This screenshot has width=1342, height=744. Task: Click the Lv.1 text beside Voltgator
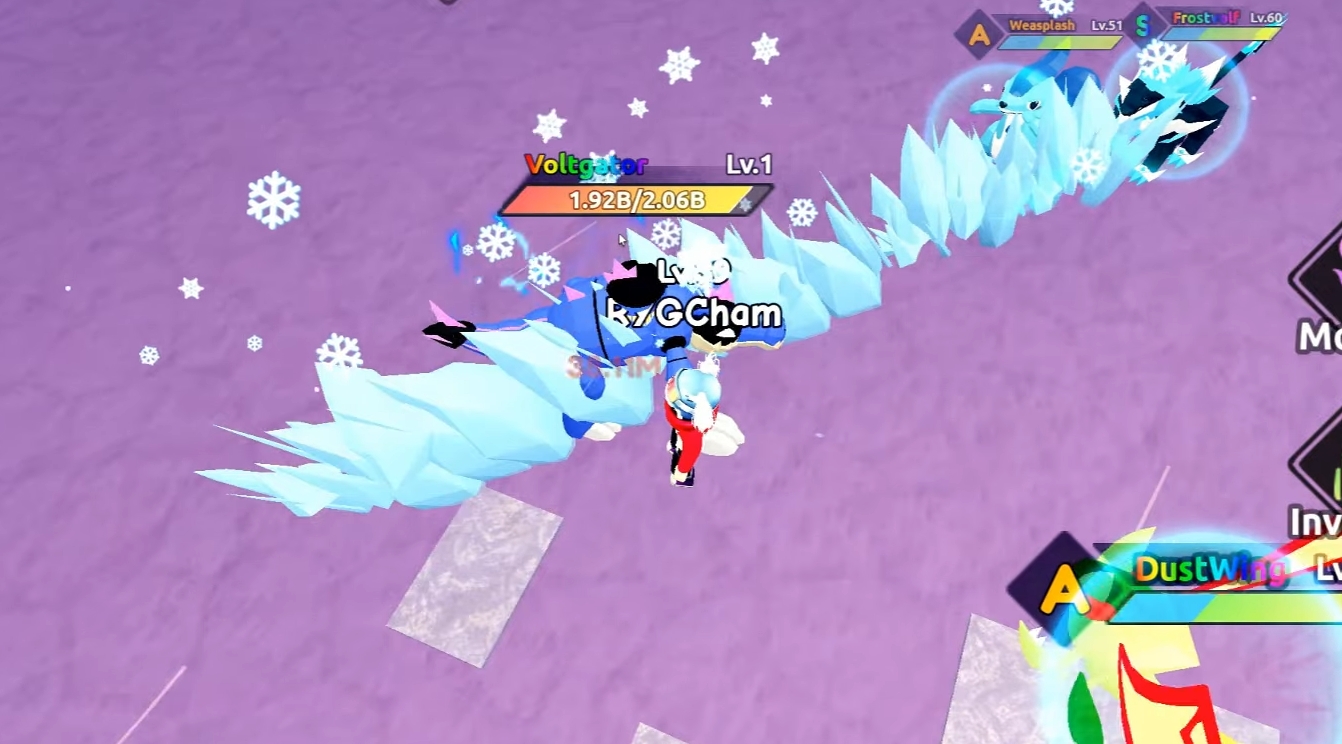click(750, 163)
